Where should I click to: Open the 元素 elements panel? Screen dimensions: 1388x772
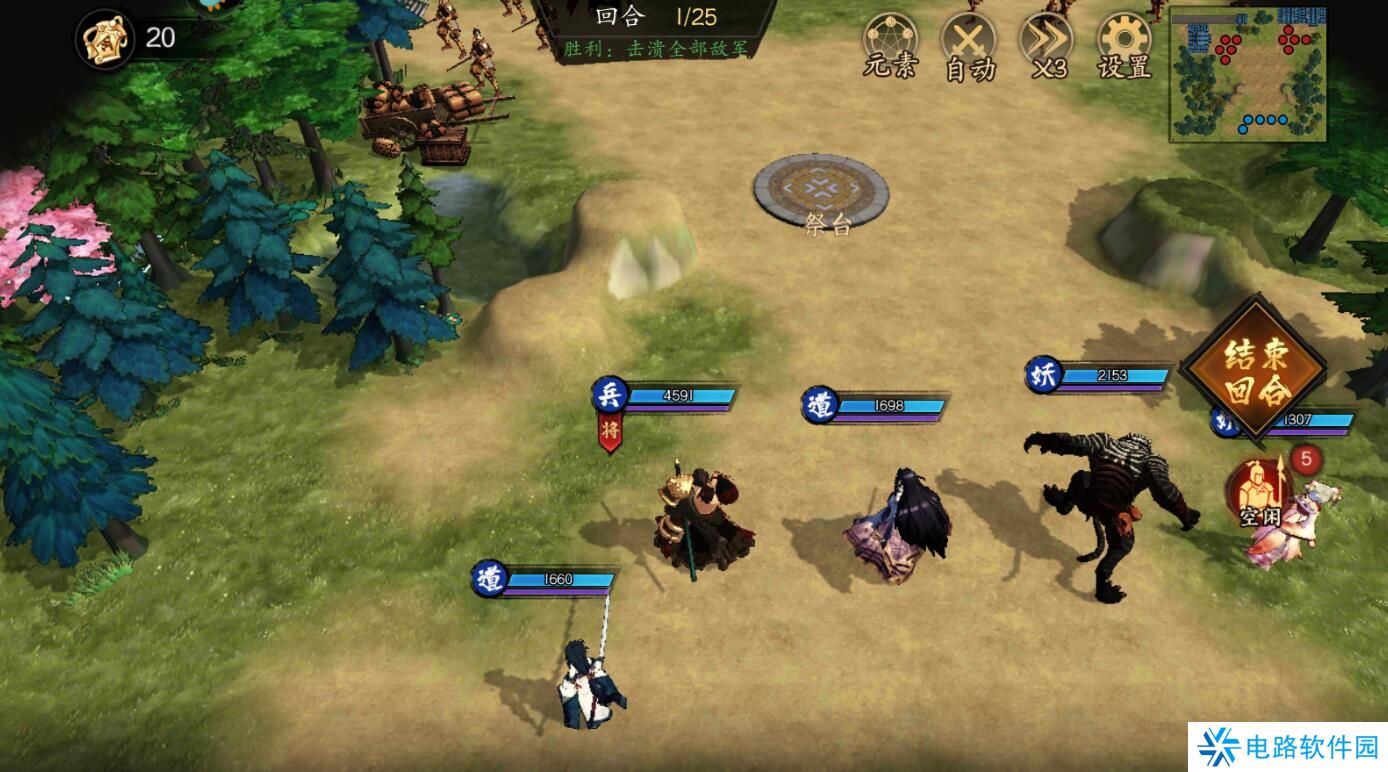890,44
